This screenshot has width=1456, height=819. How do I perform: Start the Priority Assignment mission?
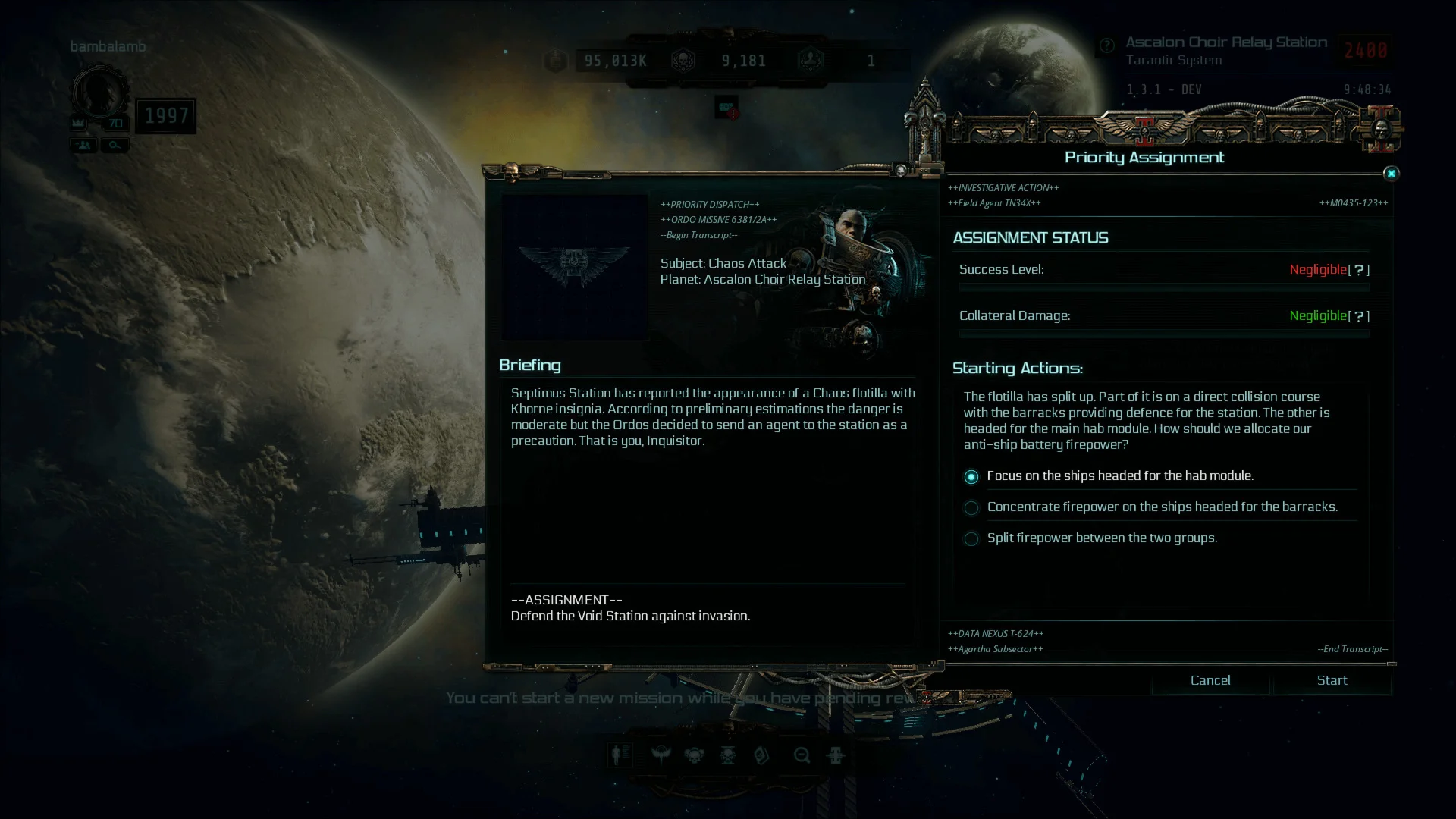pos(1332,680)
